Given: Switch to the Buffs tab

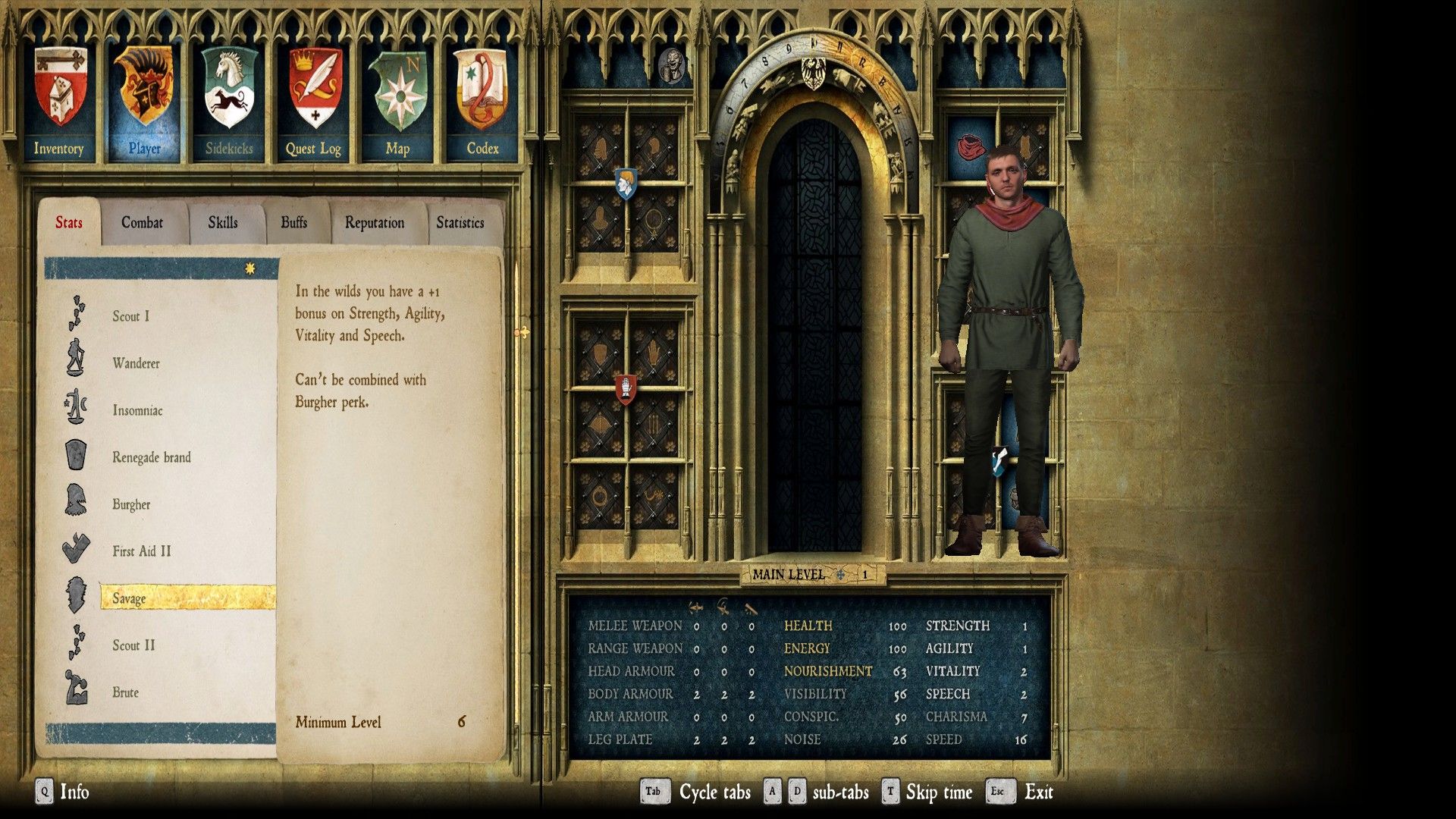Looking at the screenshot, I should (294, 223).
